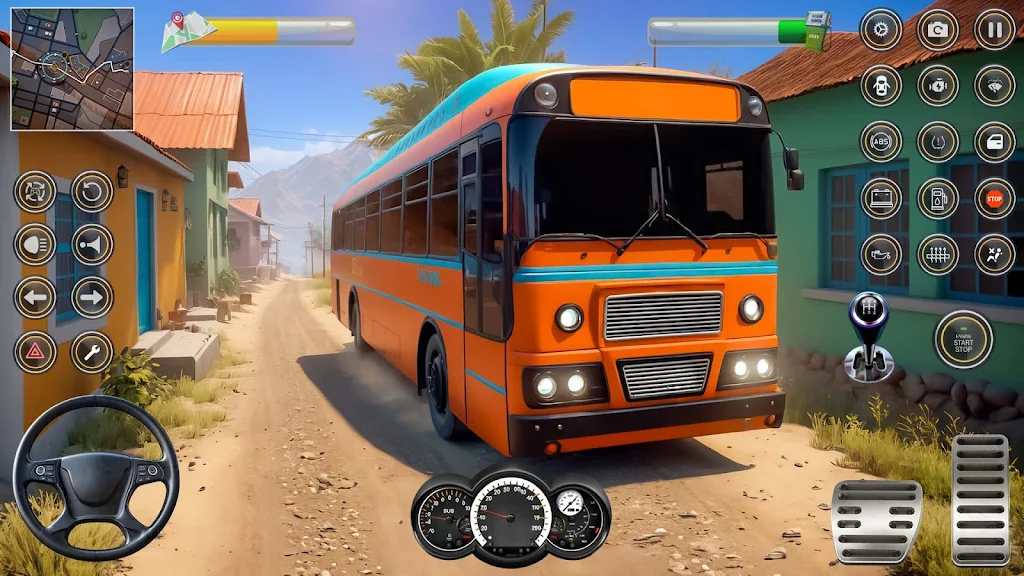Tap the fuel pump icon
Screen dimensions: 1024x576
938,198
